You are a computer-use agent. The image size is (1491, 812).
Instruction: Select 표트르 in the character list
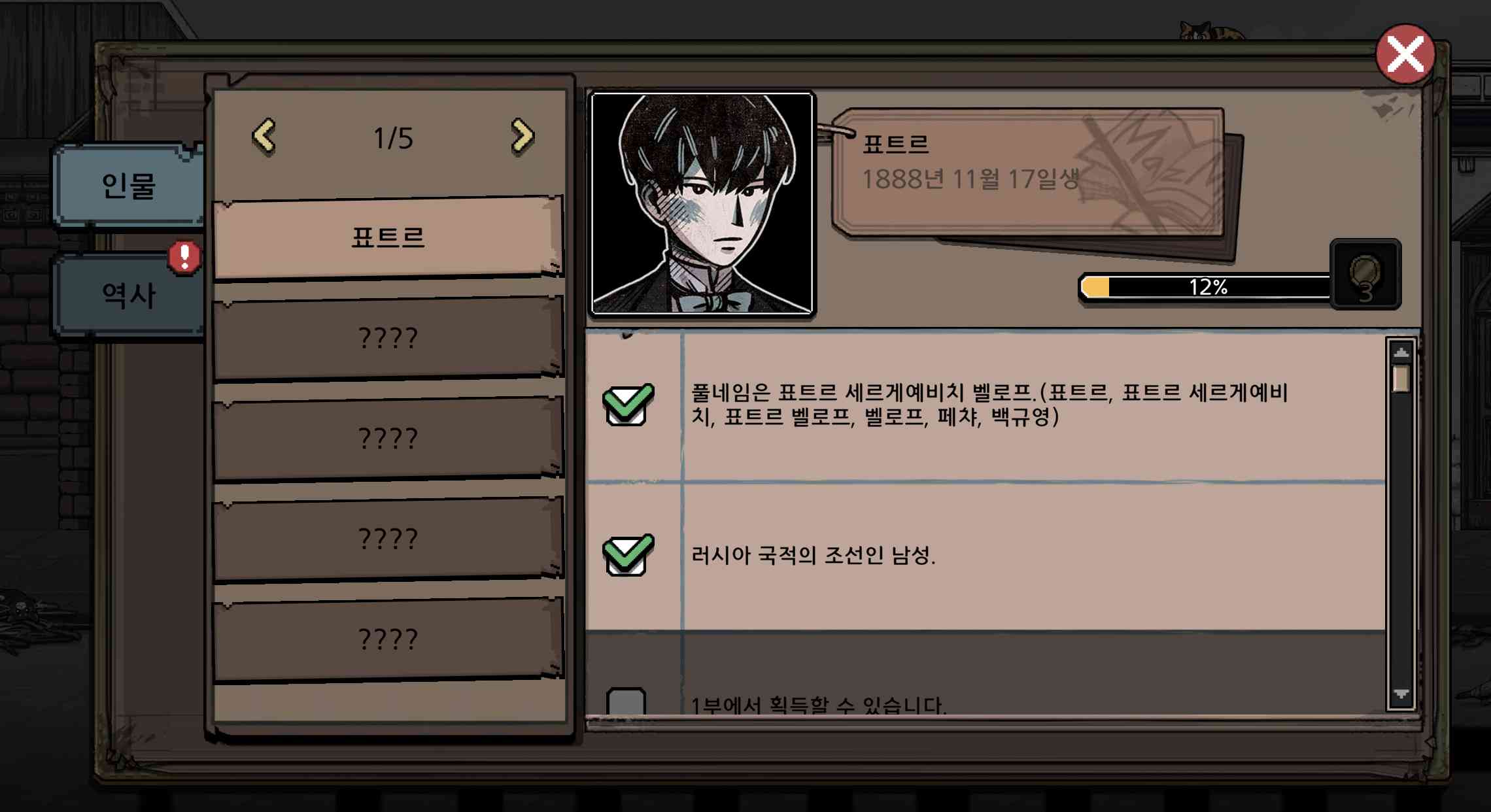pyautogui.click(x=389, y=237)
